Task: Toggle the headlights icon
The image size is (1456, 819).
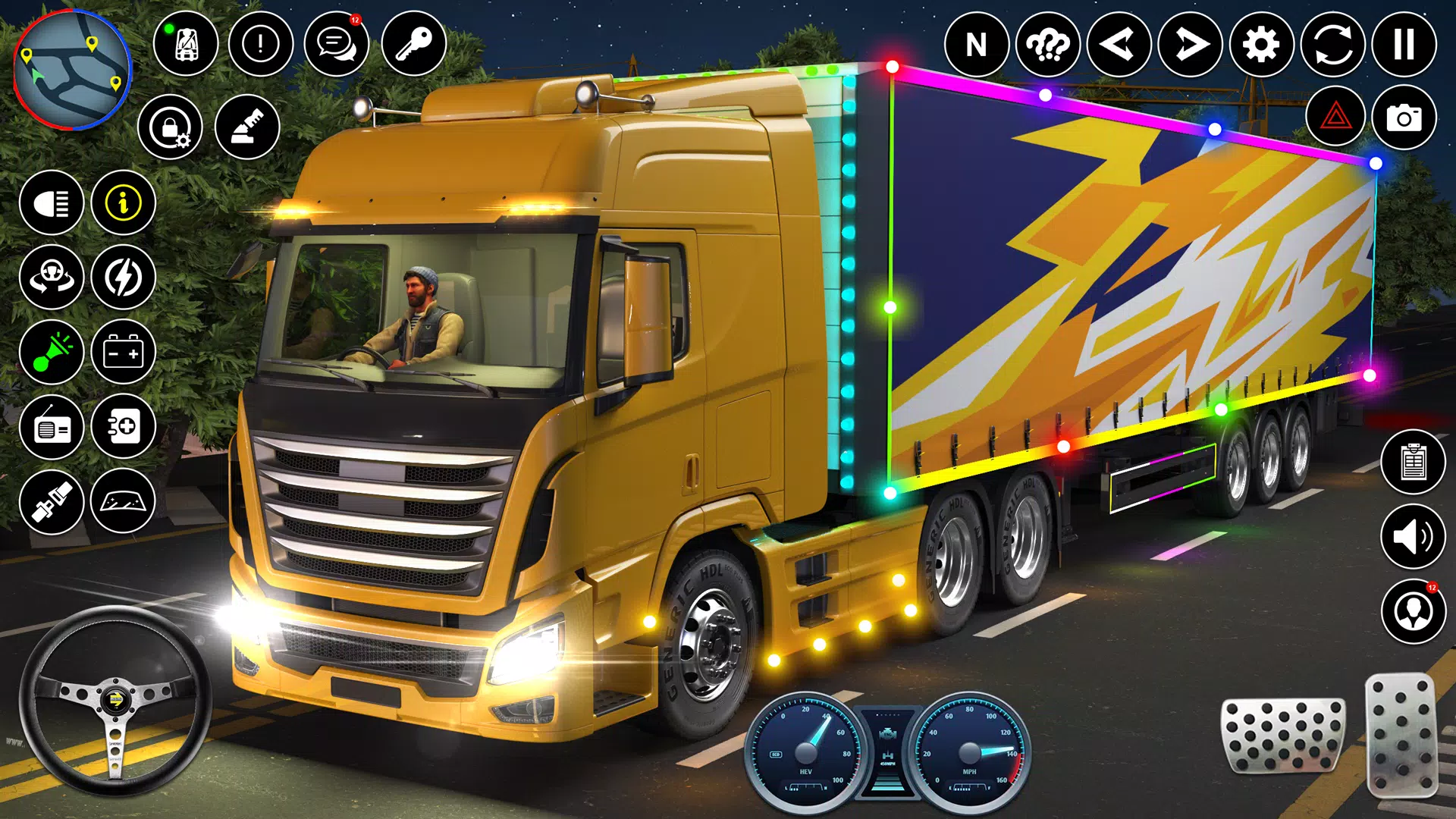Action: (52, 202)
